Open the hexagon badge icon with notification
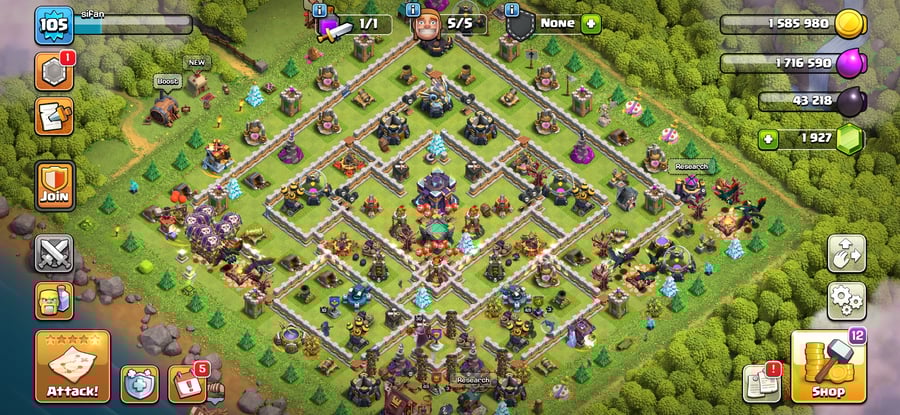This screenshot has height=415, width=900. [53, 72]
